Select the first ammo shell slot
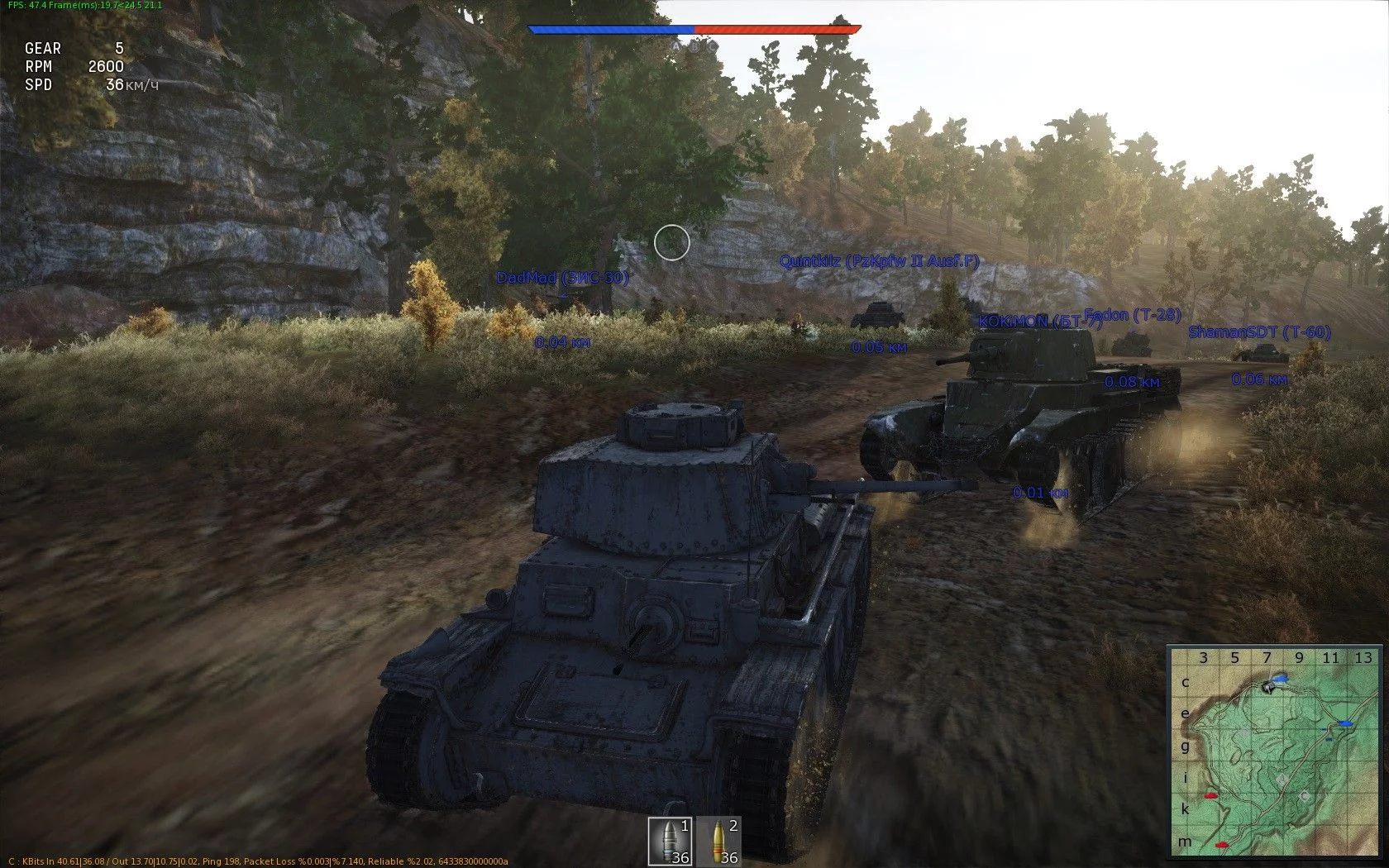 670,841
